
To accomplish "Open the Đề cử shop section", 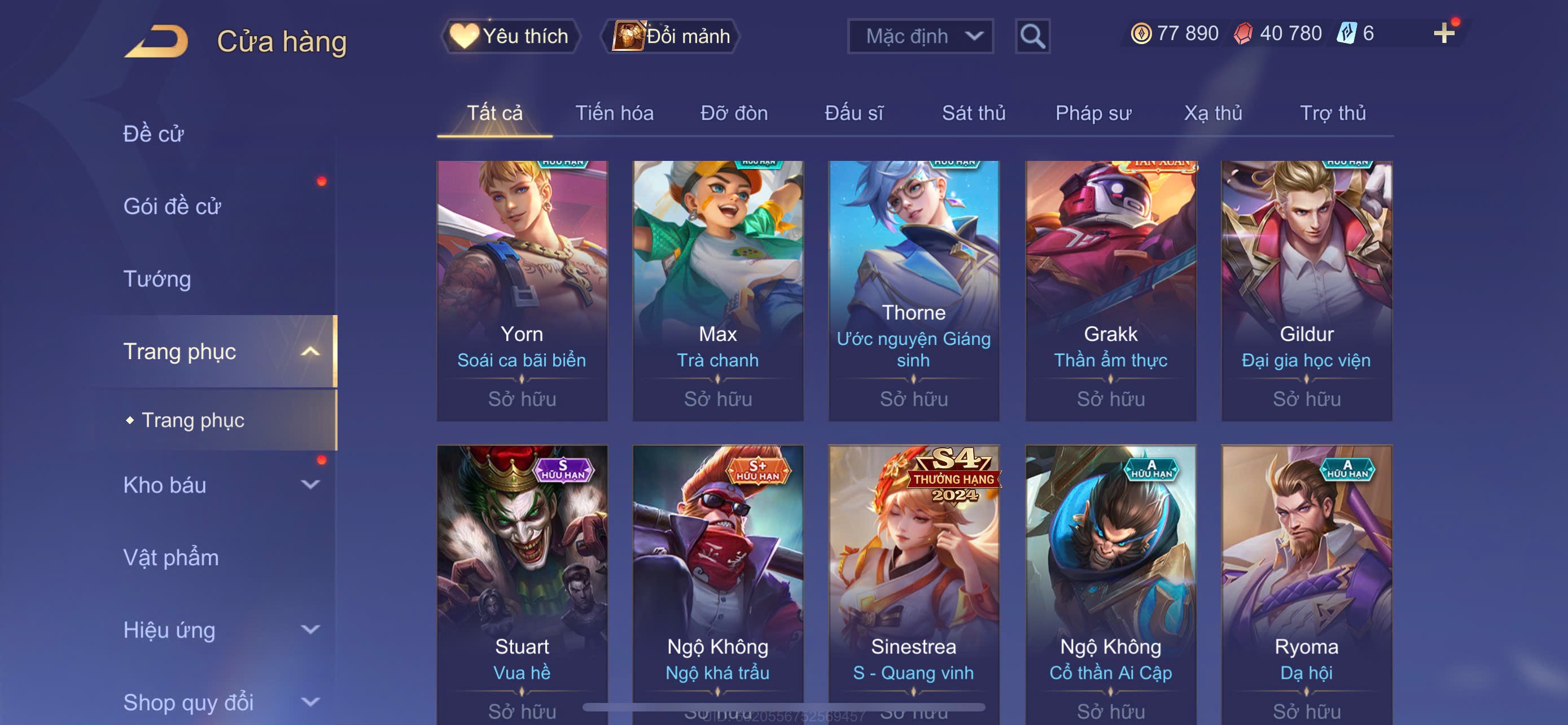I will click(154, 134).
